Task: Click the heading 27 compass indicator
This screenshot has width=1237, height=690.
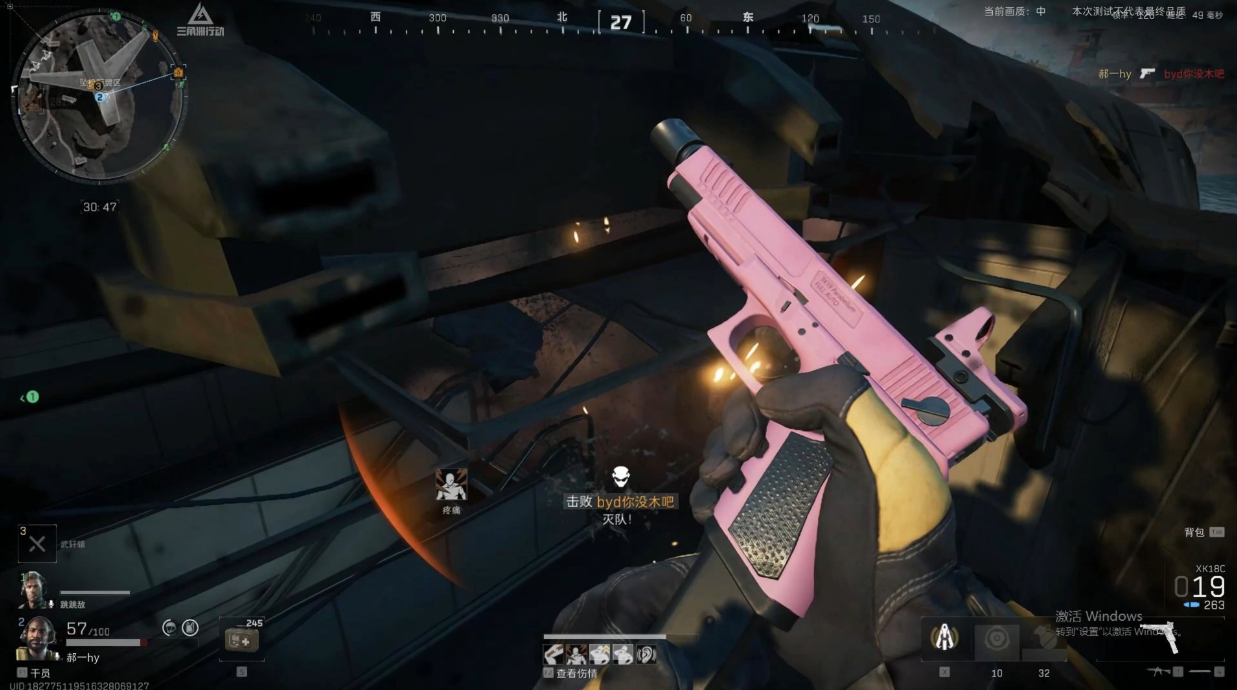Action: coord(621,22)
